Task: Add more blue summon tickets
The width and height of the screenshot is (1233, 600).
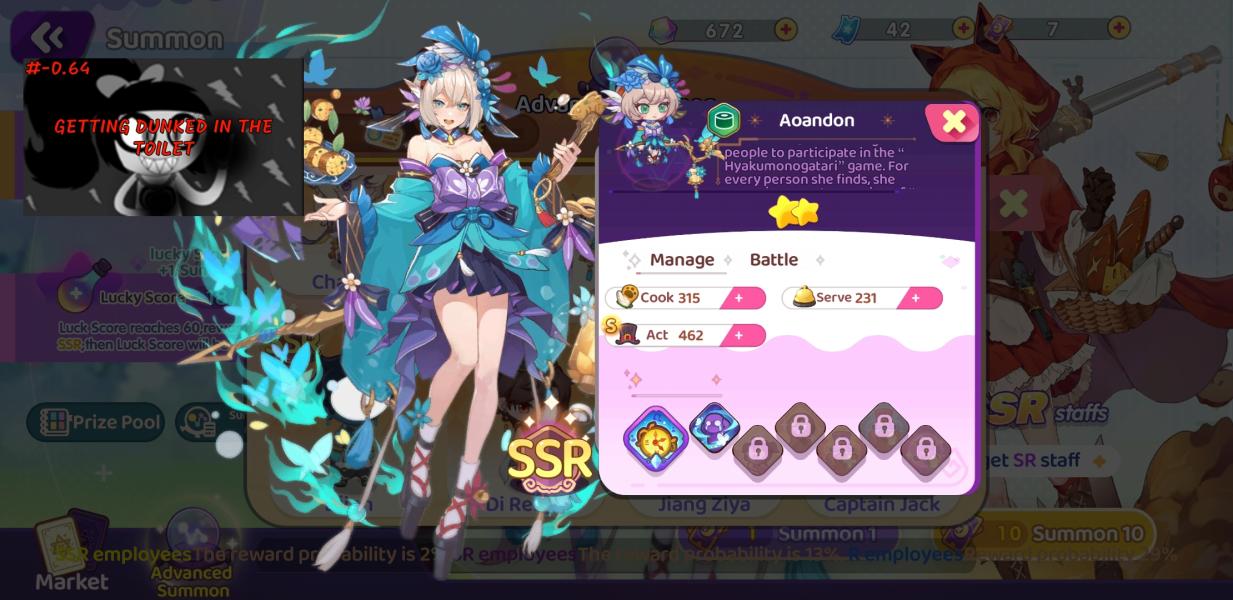Action: pos(963,29)
